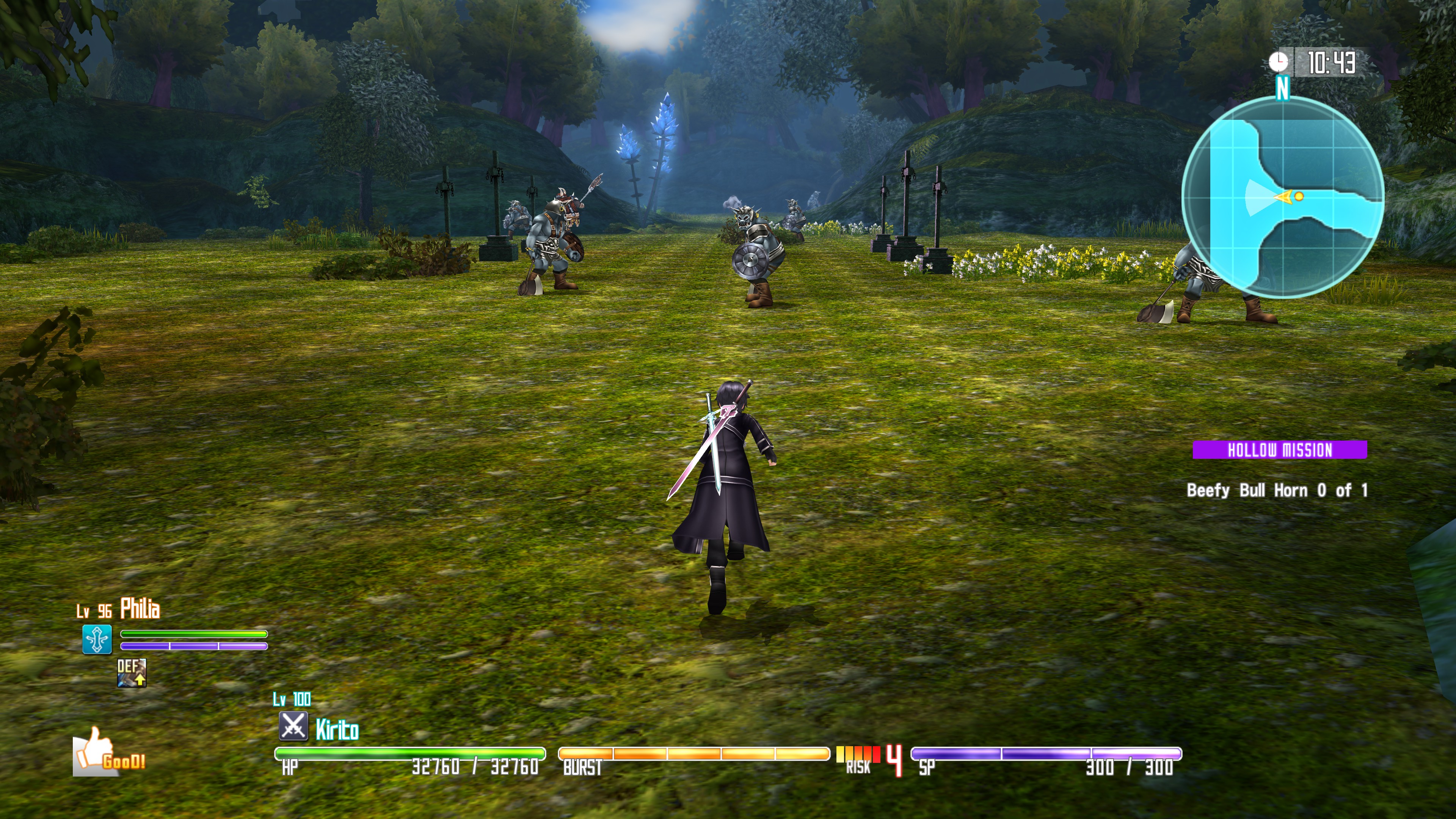Click Kirito's dual swords weapon icon
Screen dimensions: 1456x819
[x=293, y=726]
